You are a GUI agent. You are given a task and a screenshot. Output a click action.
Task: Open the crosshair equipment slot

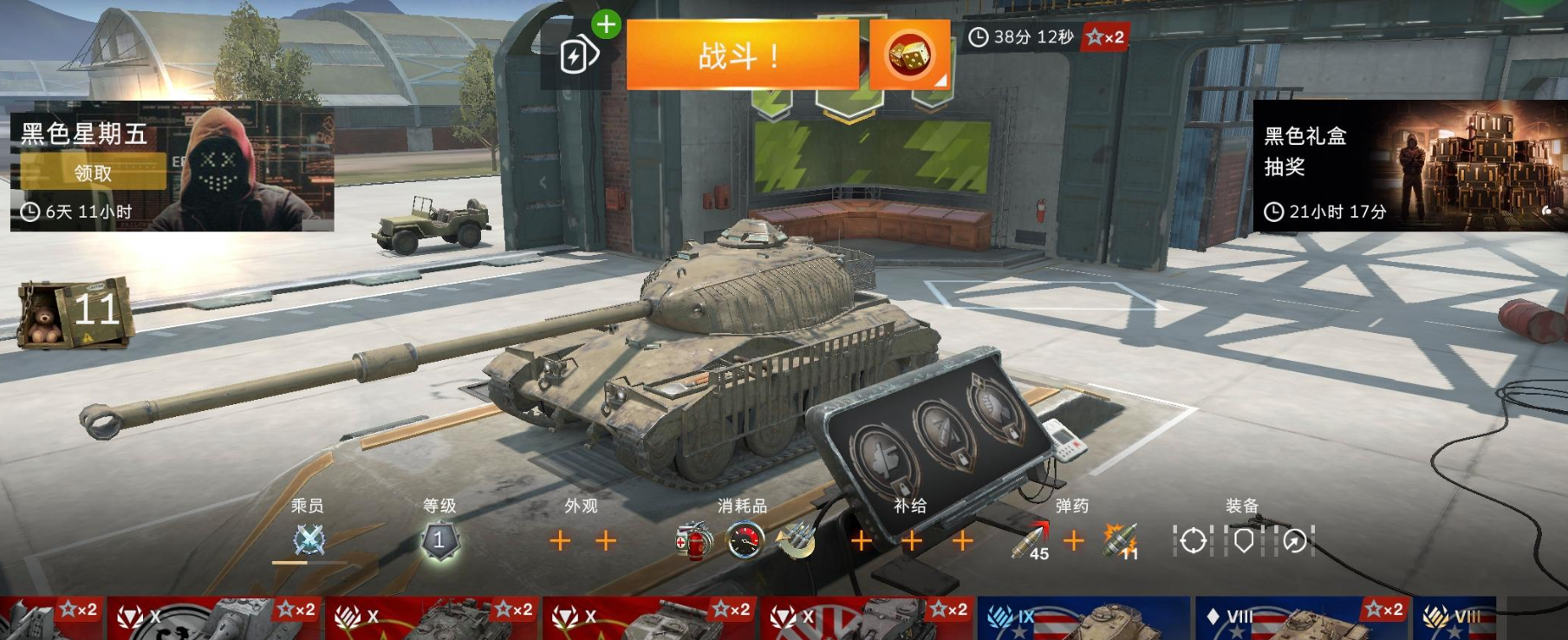(x=1193, y=541)
